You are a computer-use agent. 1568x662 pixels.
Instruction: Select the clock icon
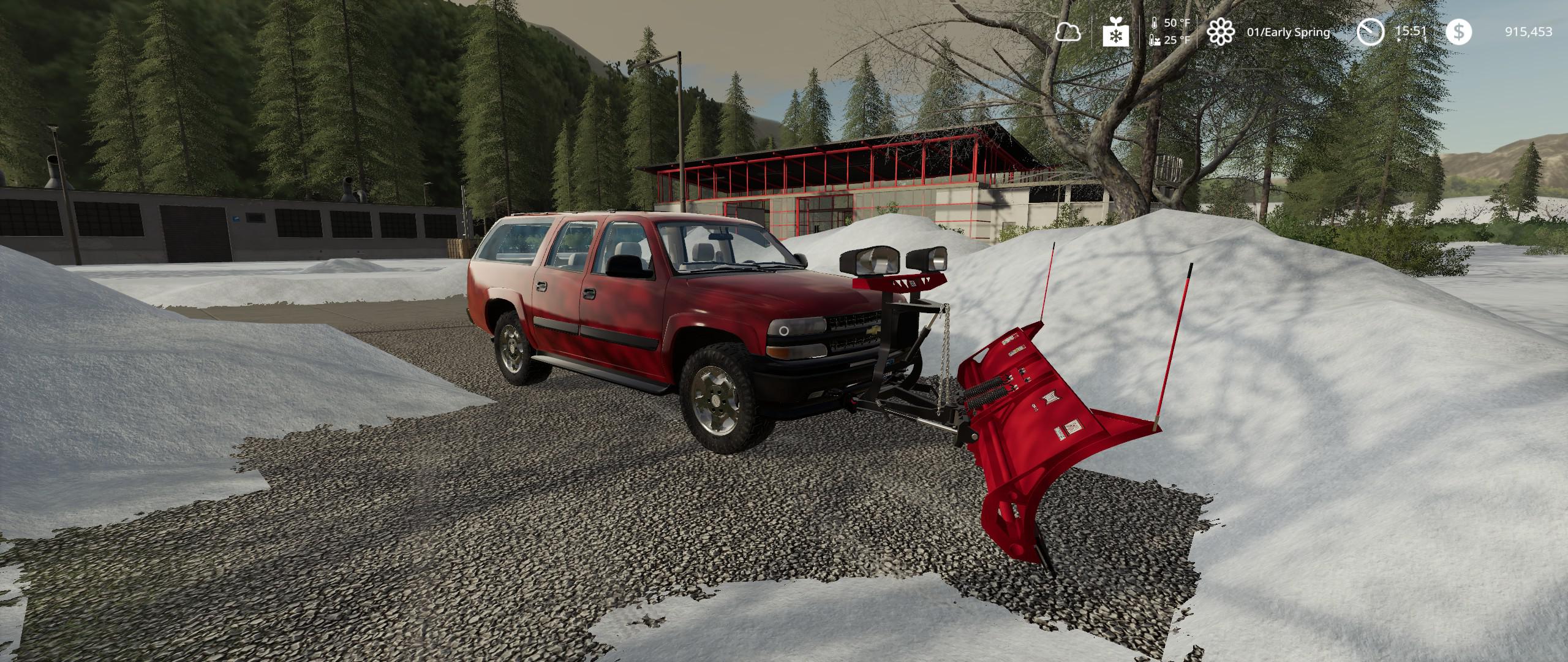1370,32
